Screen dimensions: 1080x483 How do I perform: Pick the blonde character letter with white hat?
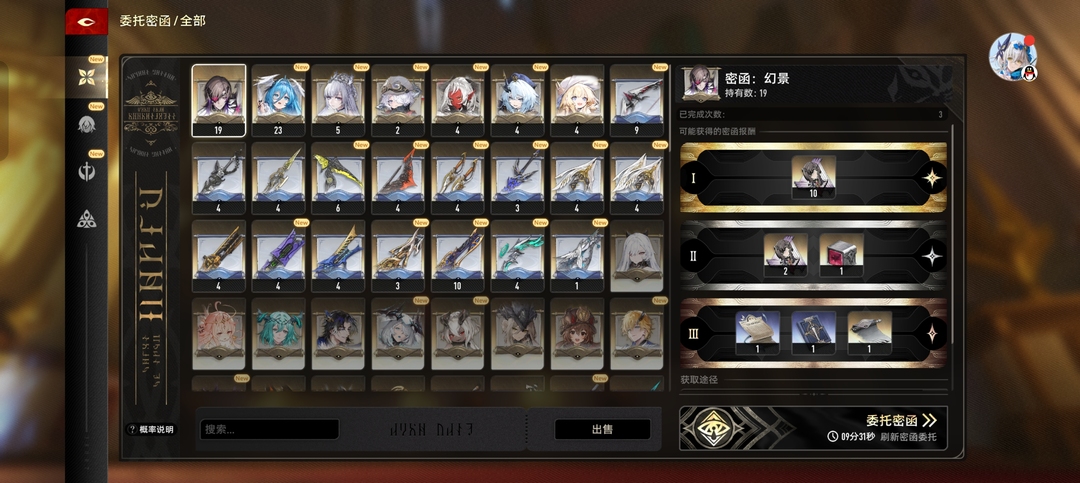[x=577, y=100]
